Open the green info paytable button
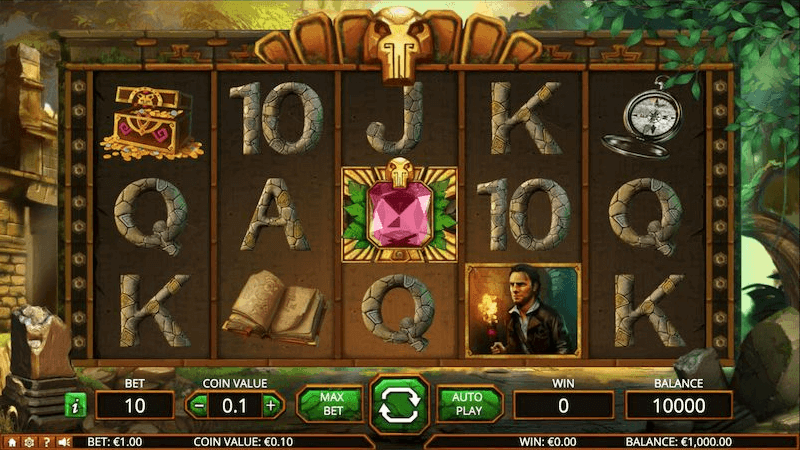The height and width of the screenshot is (450, 800). [74, 405]
